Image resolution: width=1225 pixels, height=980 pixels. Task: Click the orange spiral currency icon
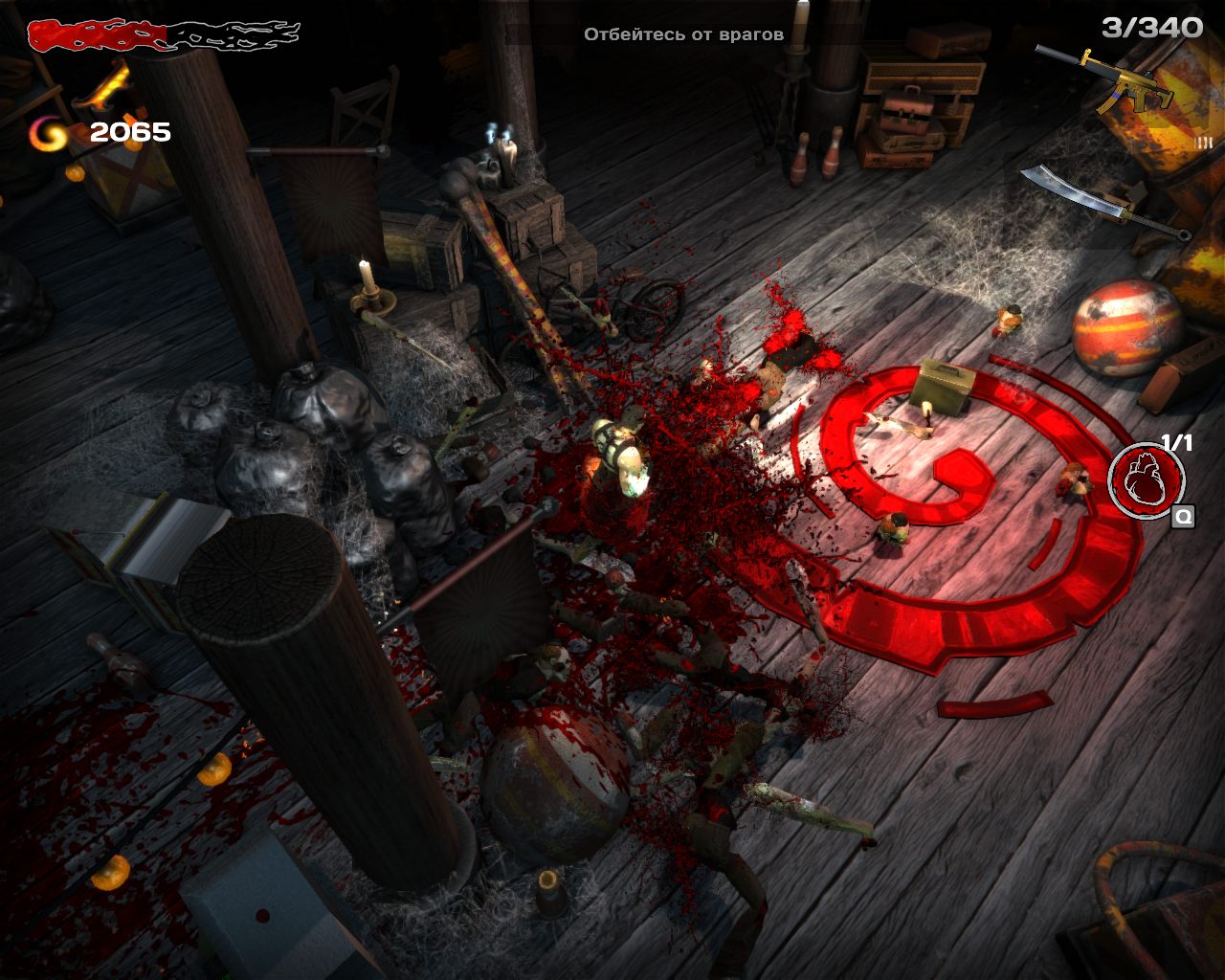50,134
